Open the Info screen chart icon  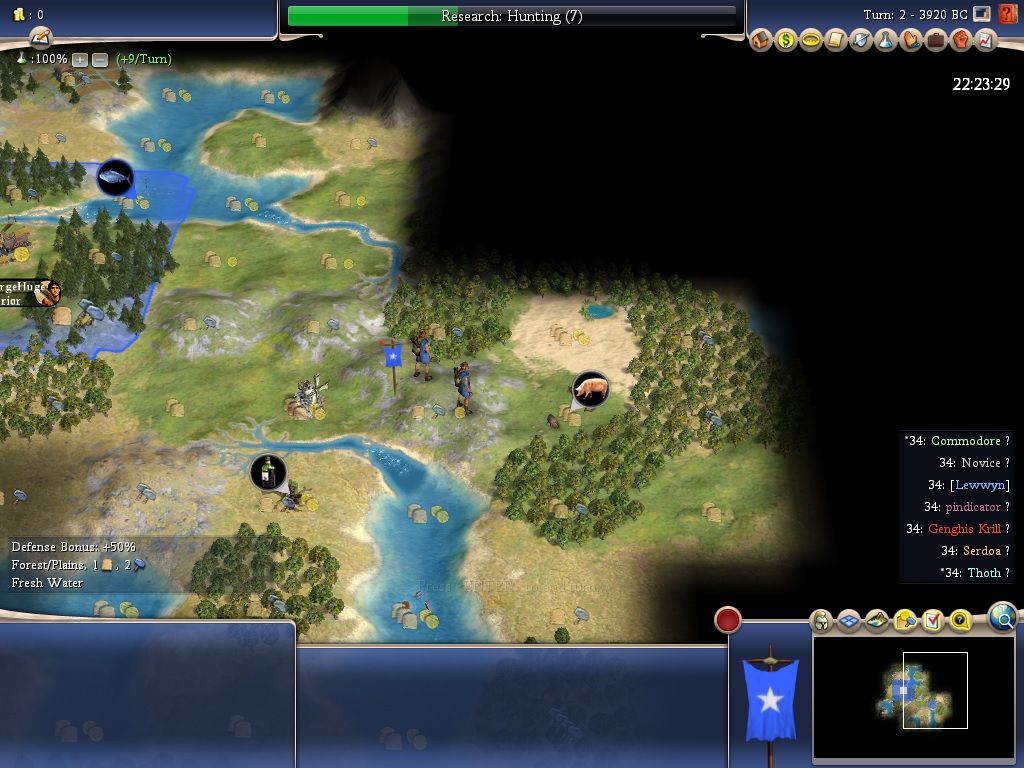tap(985, 41)
